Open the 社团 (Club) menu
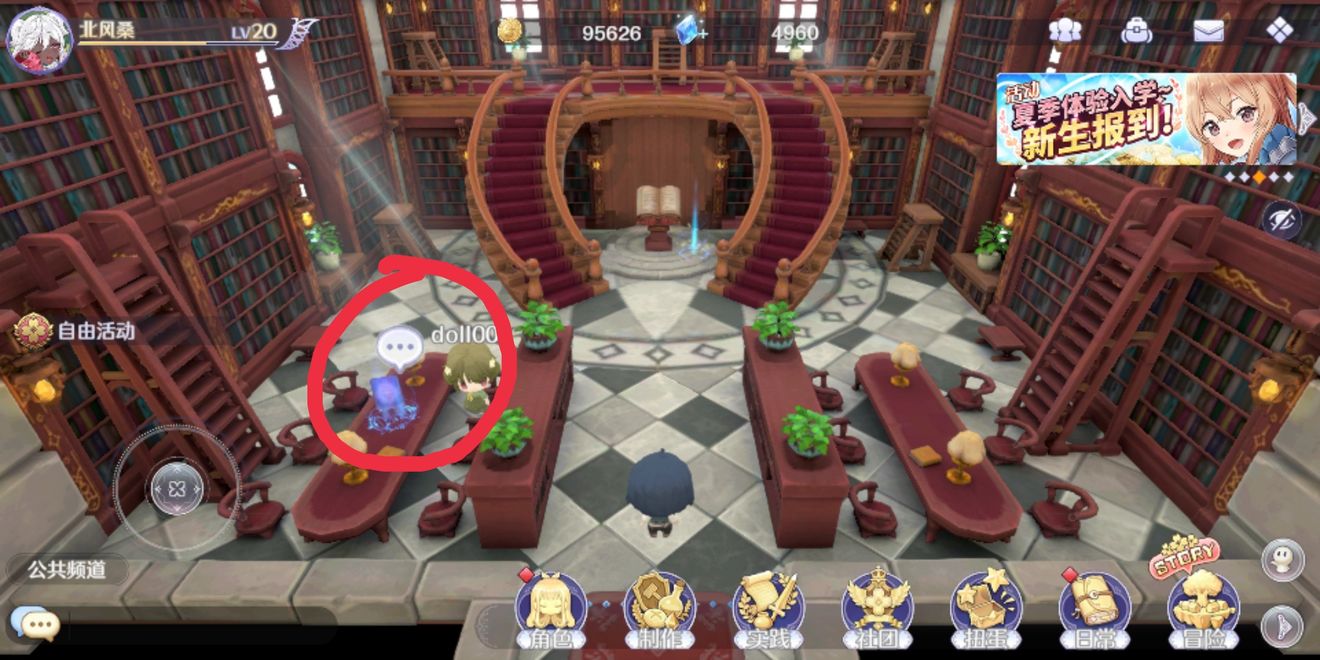Viewport: 1320px width, 660px height. point(877,606)
